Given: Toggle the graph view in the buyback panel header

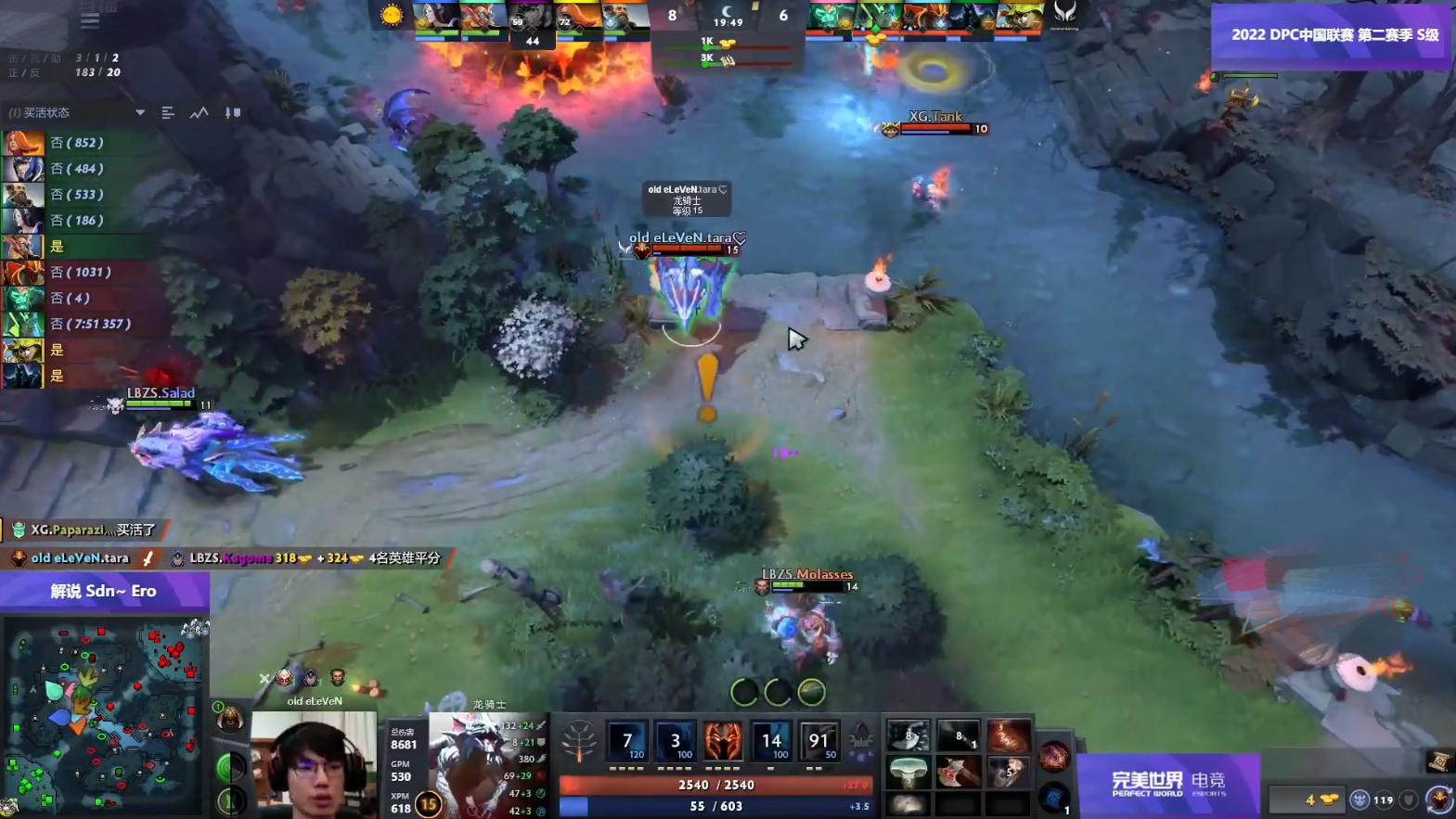Looking at the screenshot, I should (x=199, y=112).
